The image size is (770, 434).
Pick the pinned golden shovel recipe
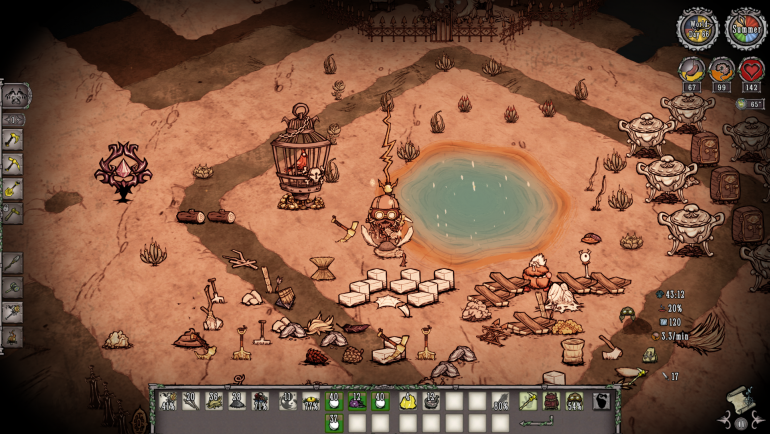point(13,189)
